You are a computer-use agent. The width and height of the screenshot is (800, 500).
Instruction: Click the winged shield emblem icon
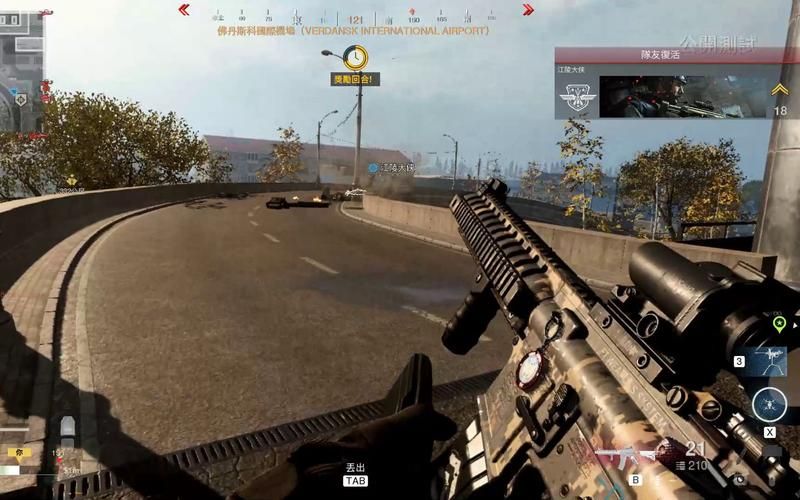577,96
